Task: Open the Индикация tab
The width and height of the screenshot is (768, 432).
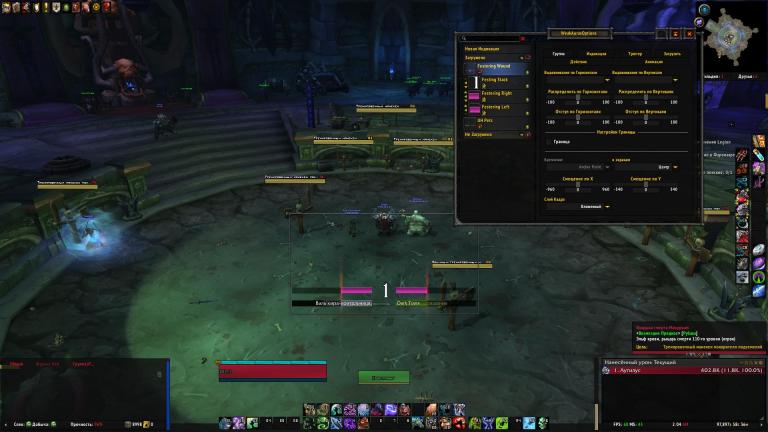Action: [596, 53]
